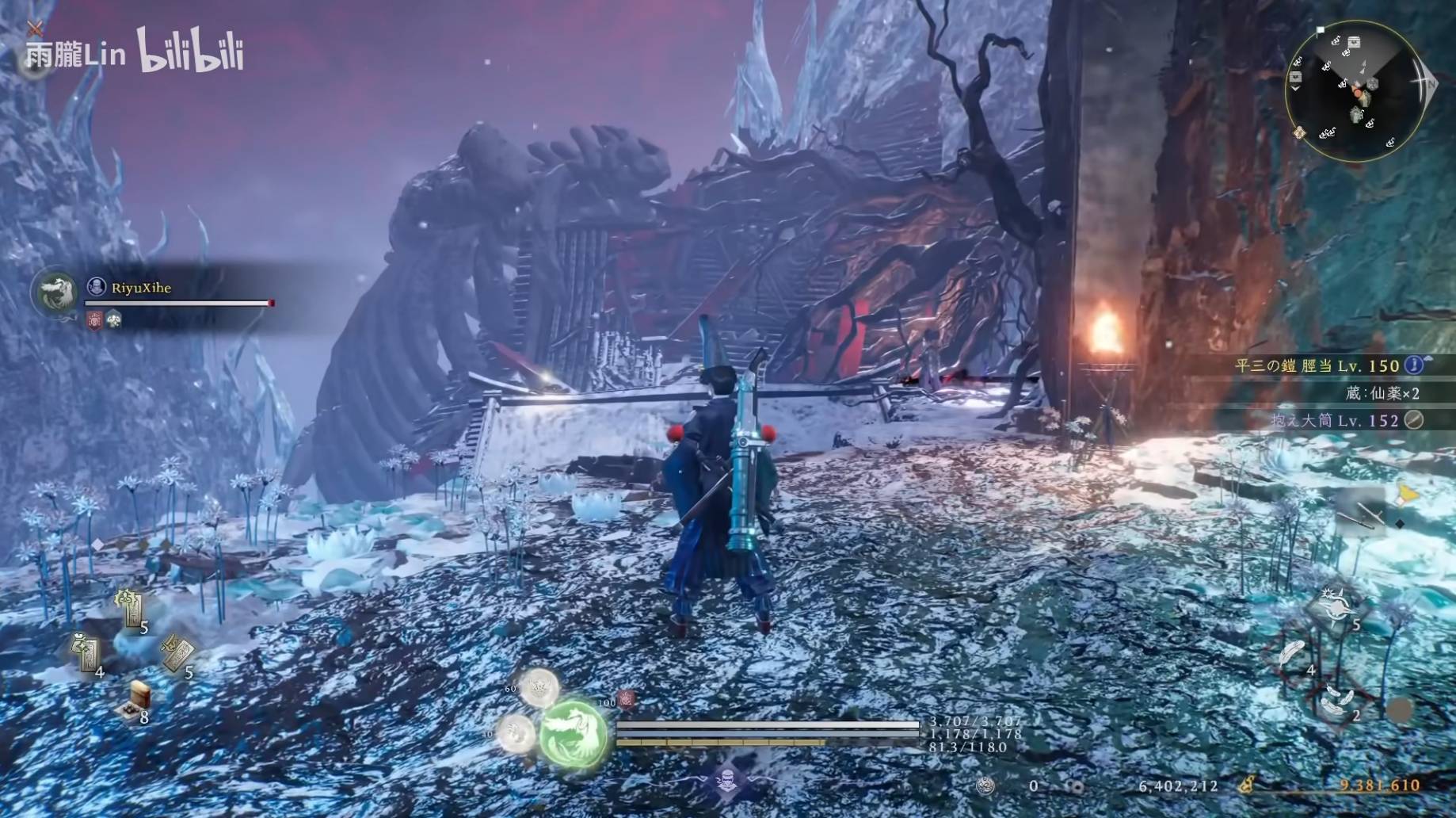Select the shuriken burst shortcut with 5 uses

click(1335, 606)
